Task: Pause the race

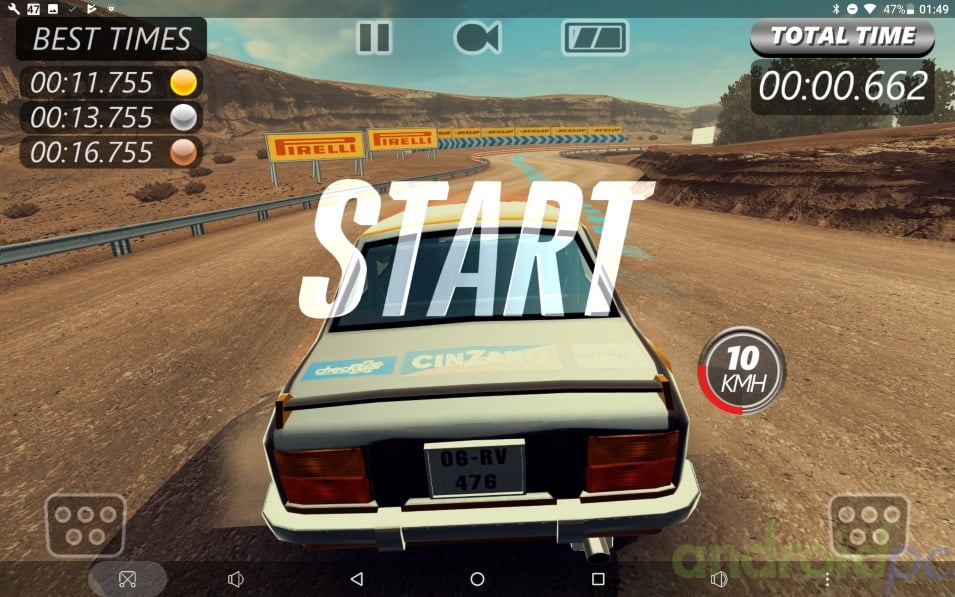Action: [374, 38]
